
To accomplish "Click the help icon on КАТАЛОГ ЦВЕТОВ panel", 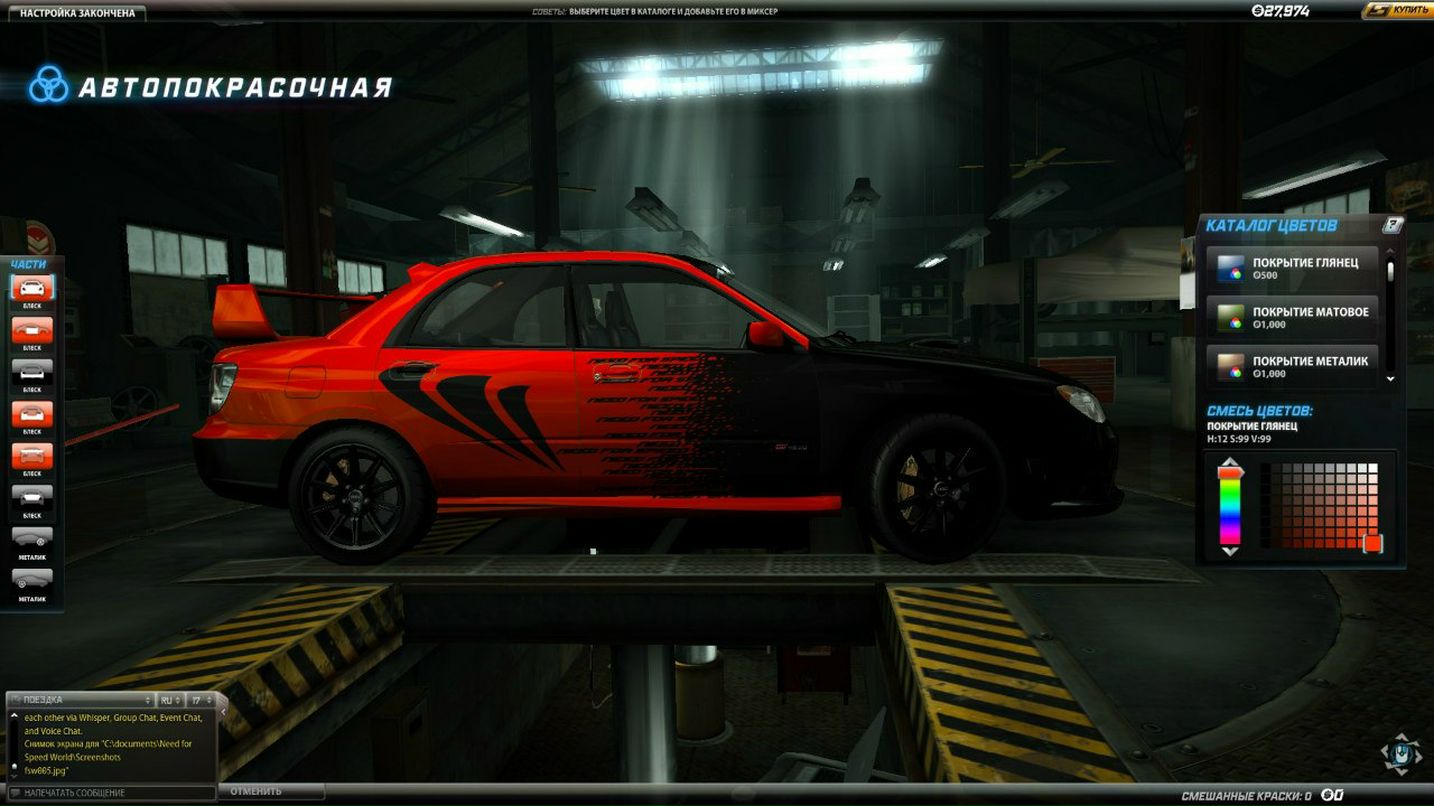I will 1392,226.
